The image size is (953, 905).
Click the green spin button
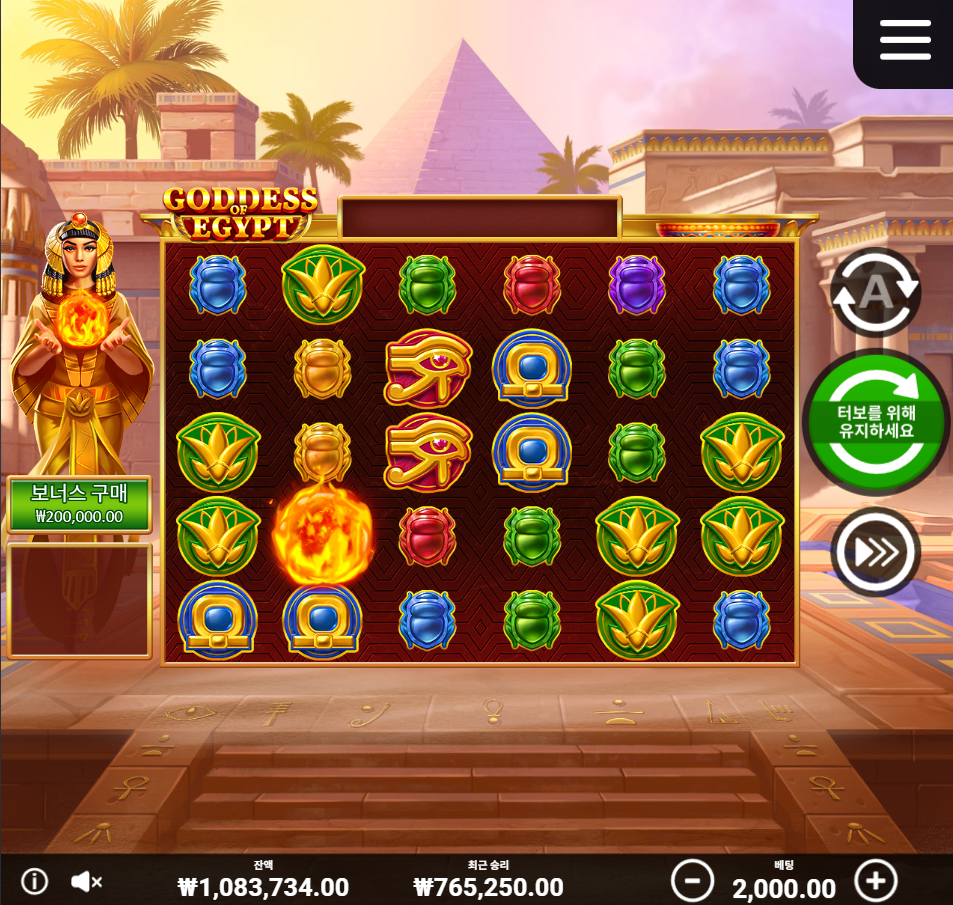876,425
